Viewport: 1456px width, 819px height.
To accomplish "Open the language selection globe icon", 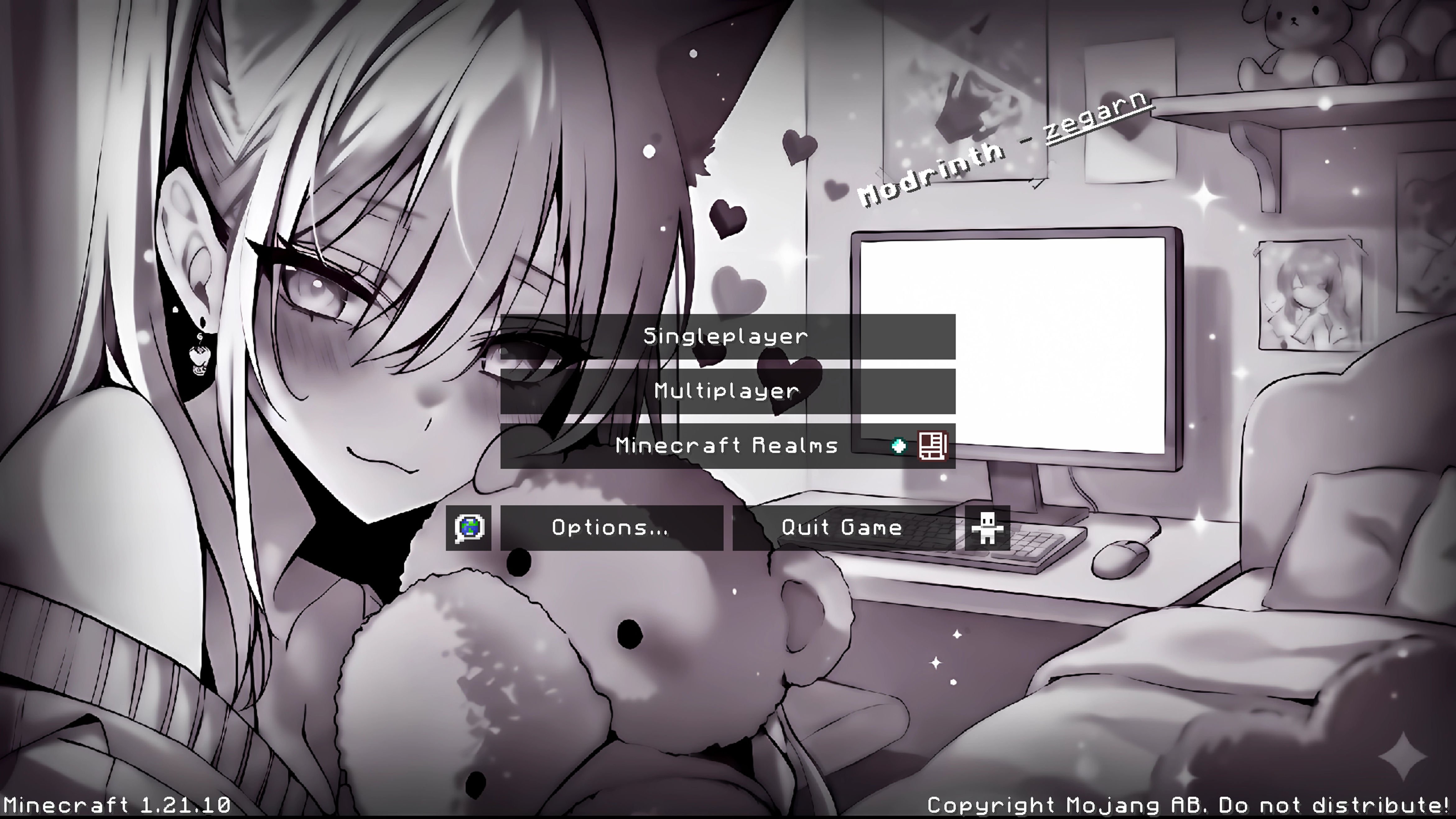I will click(x=468, y=528).
